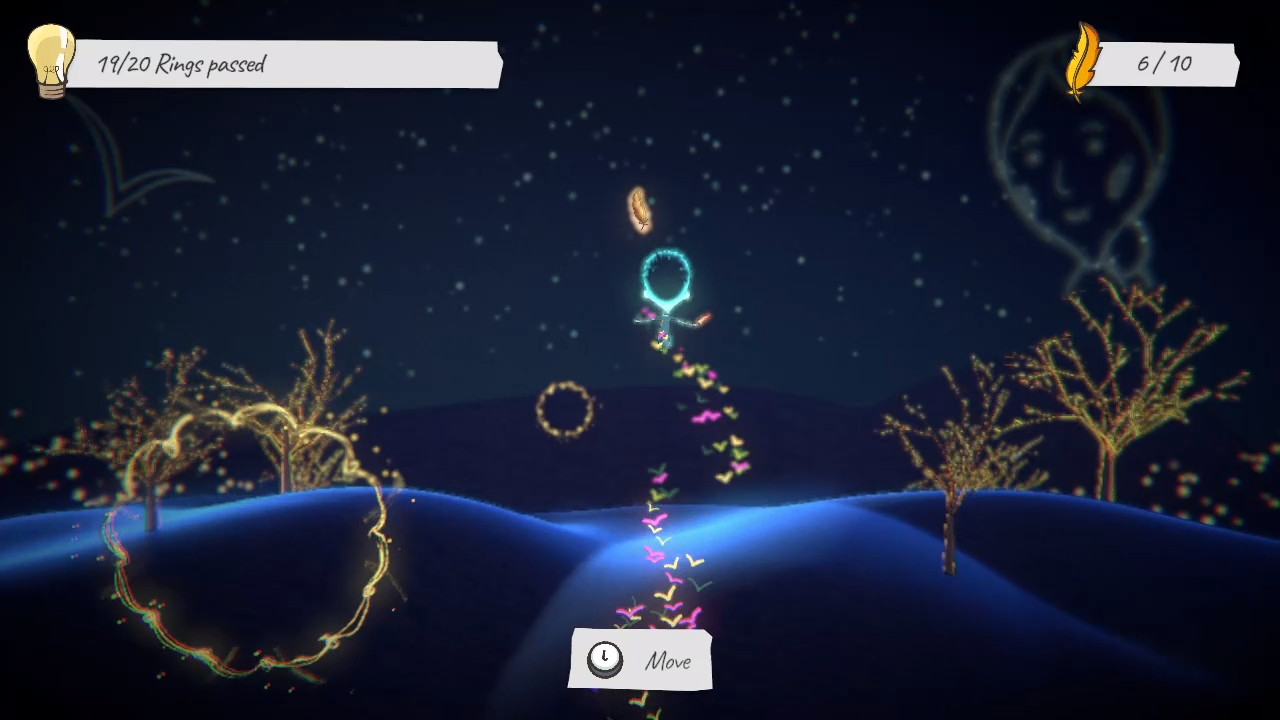Click the lightbulb hint icon
Screen dimensions: 1280x720
pyautogui.click(x=50, y=61)
